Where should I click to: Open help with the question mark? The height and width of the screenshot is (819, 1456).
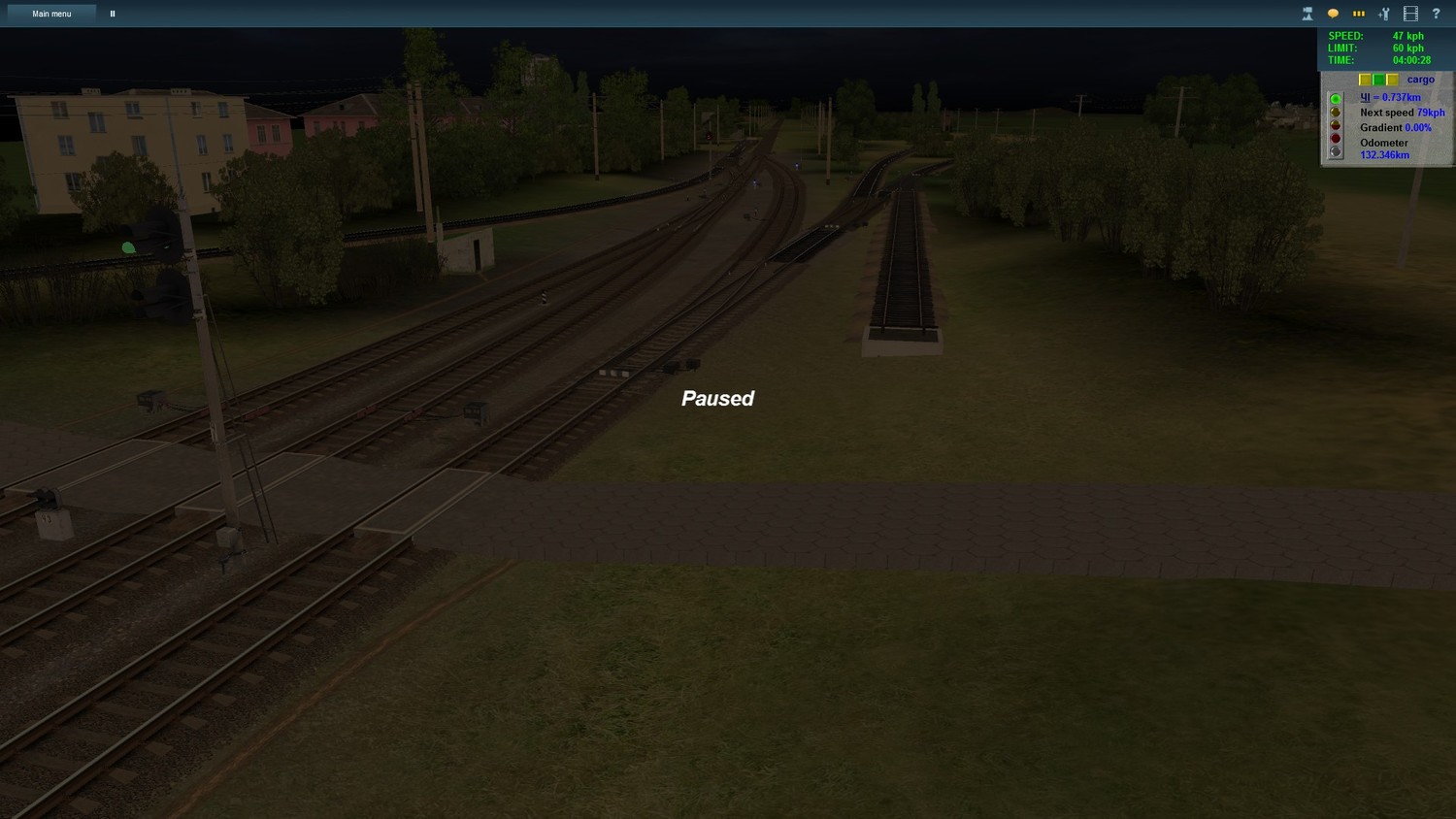1436,14
